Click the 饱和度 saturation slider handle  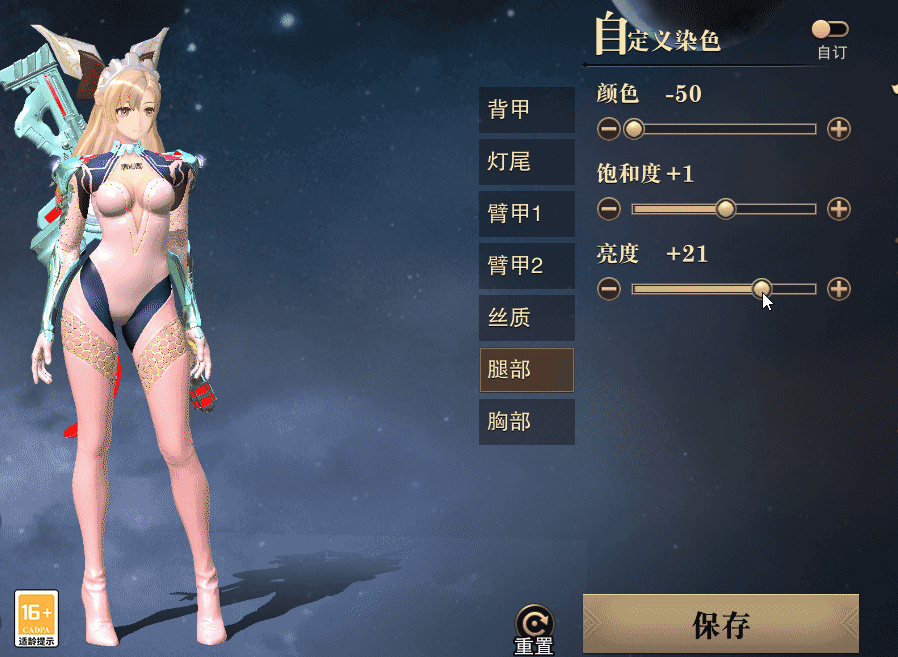(727, 209)
